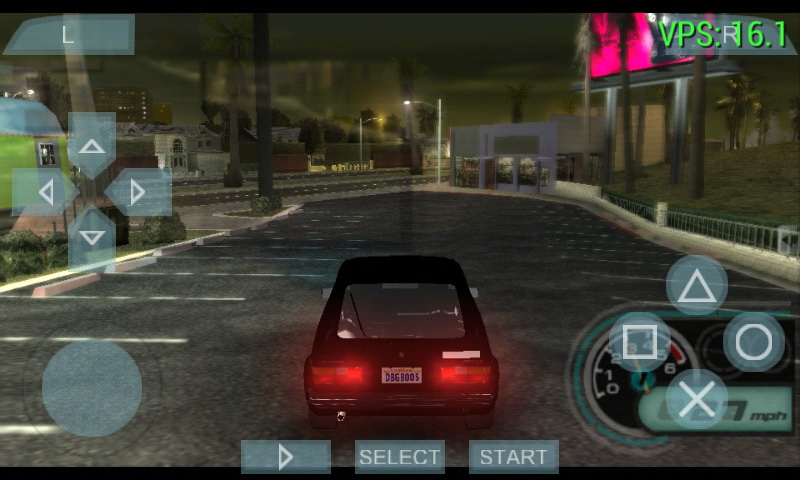Click the SELECT button

[x=400, y=457]
